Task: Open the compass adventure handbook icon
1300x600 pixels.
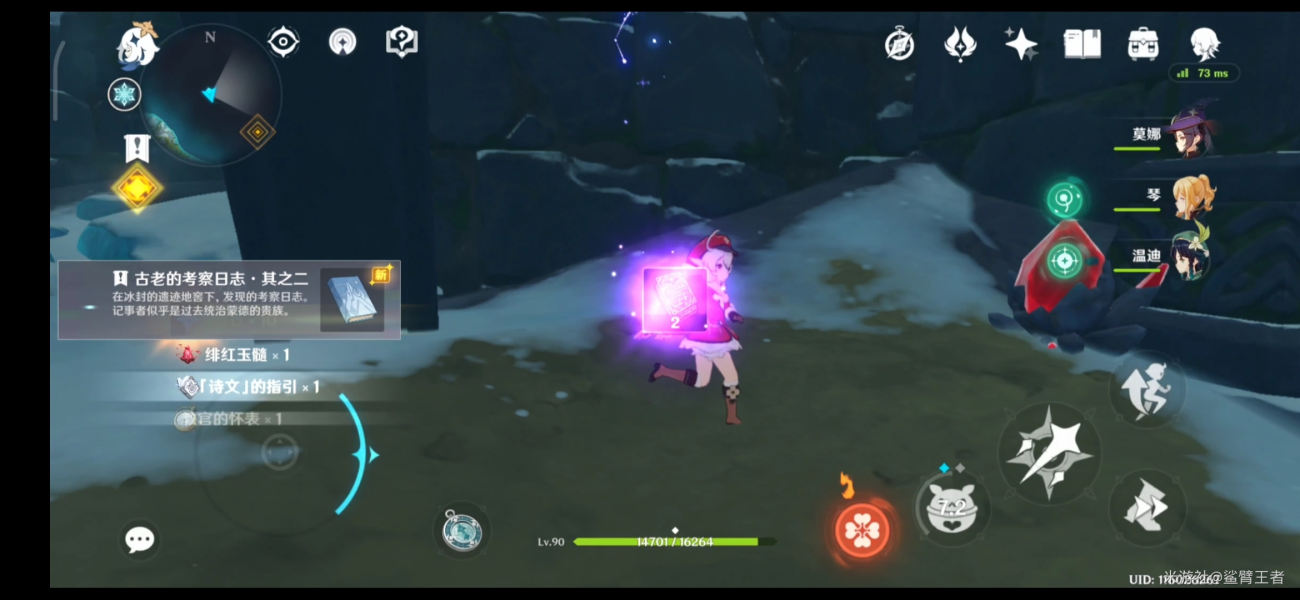Action: pos(899,44)
